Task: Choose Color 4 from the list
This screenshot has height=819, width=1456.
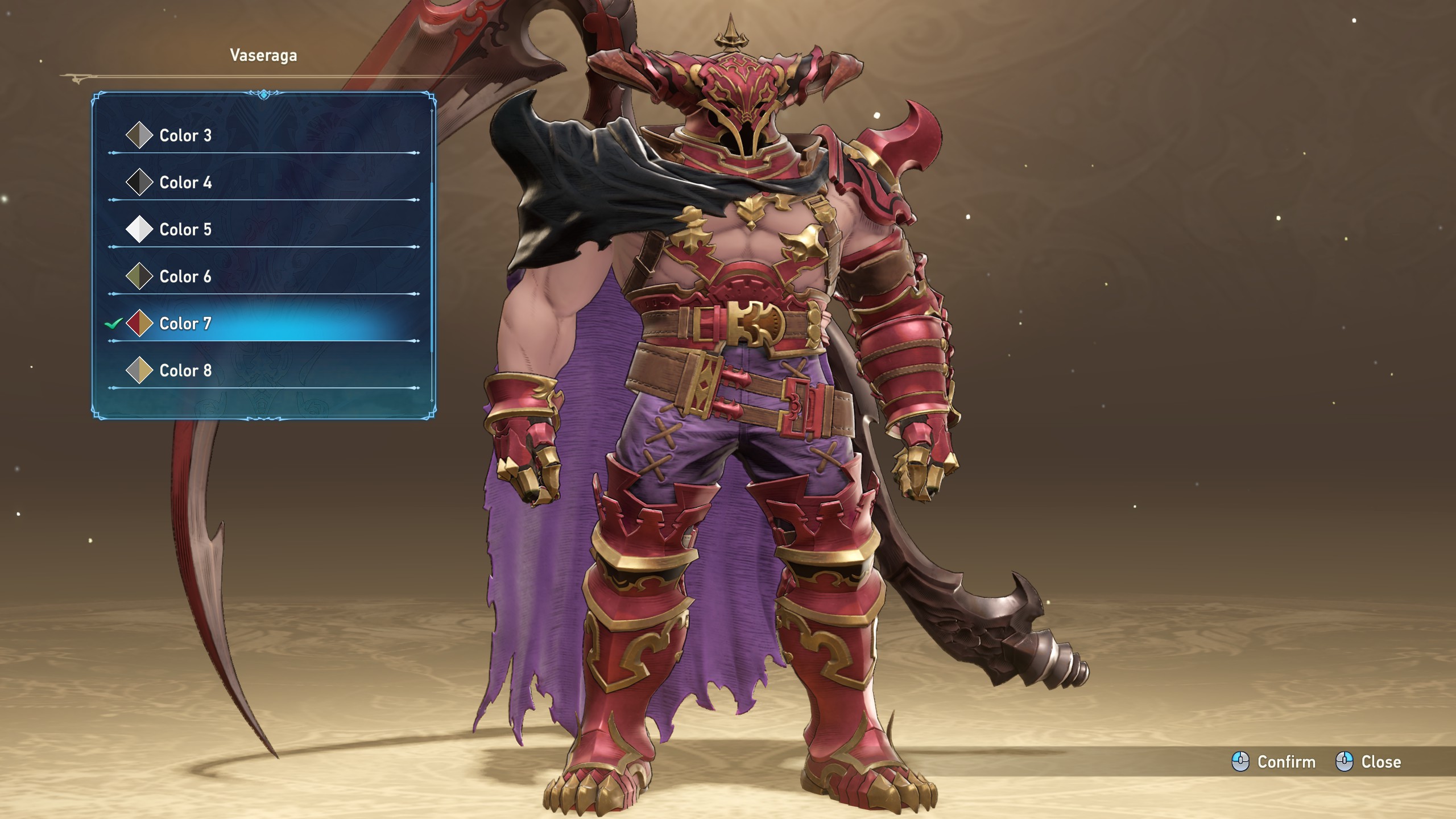Action: (x=185, y=183)
